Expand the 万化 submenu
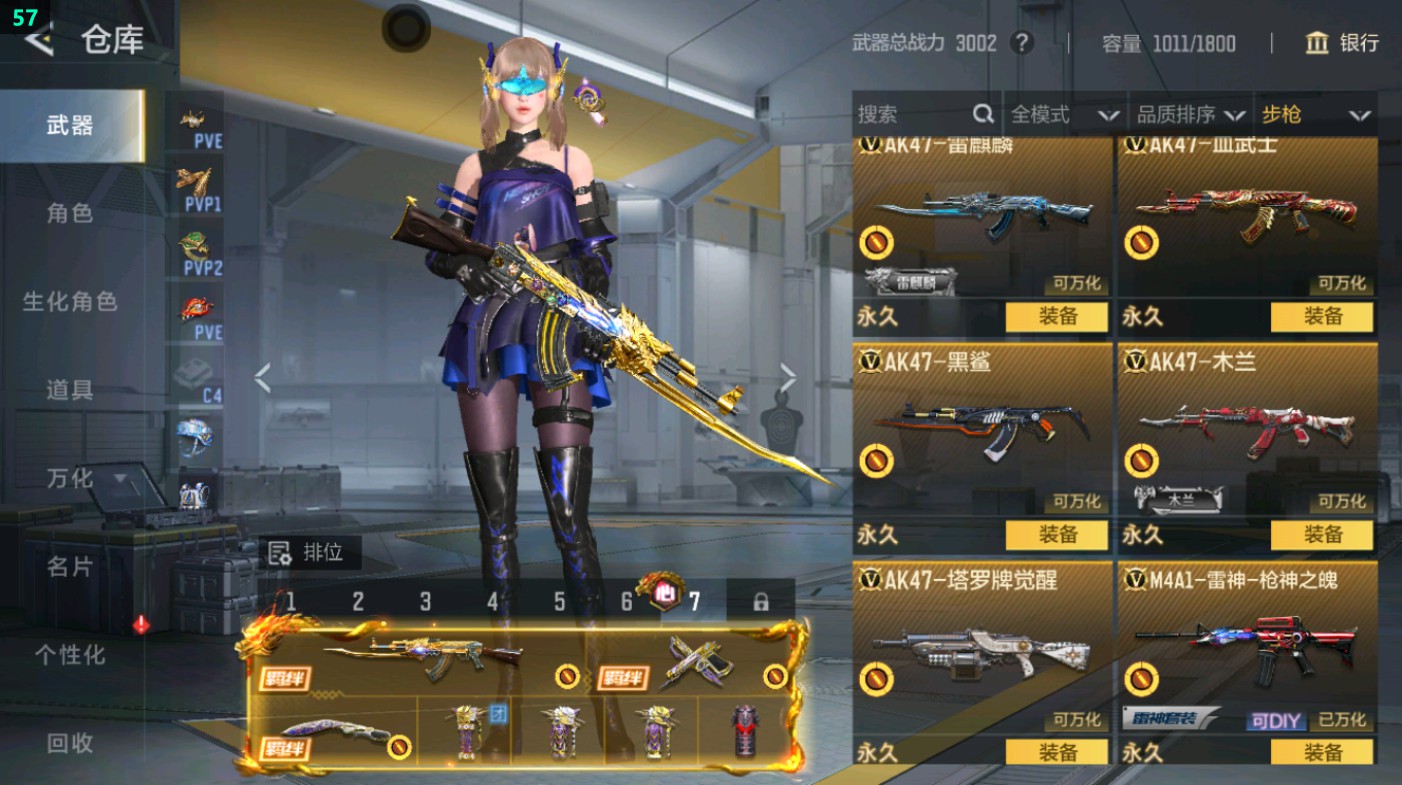 (85, 478)
